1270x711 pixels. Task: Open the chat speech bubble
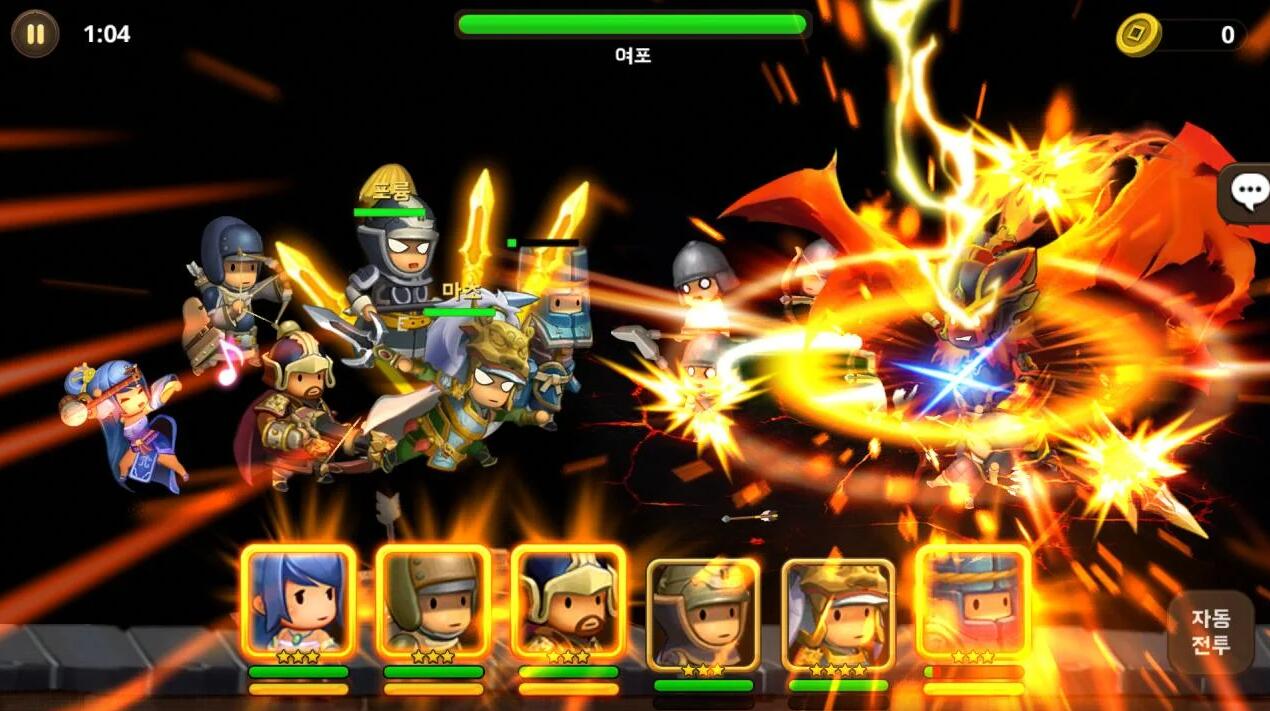click(x=1247, y=191)
